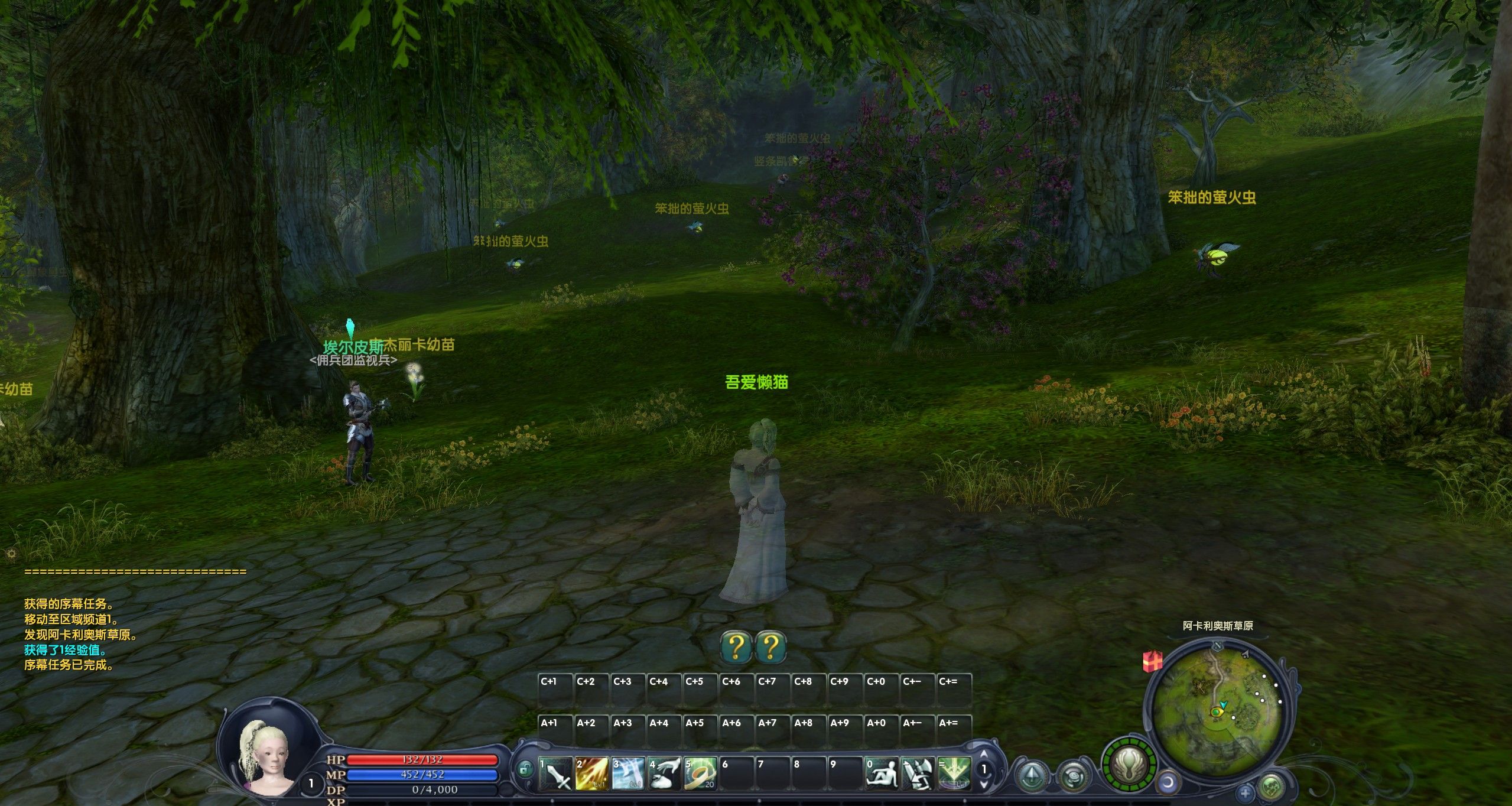1512x806 pixels.
Task: Open the blue plus button under the minimap
Action: pyautogui.click(x=1245, y=792)
